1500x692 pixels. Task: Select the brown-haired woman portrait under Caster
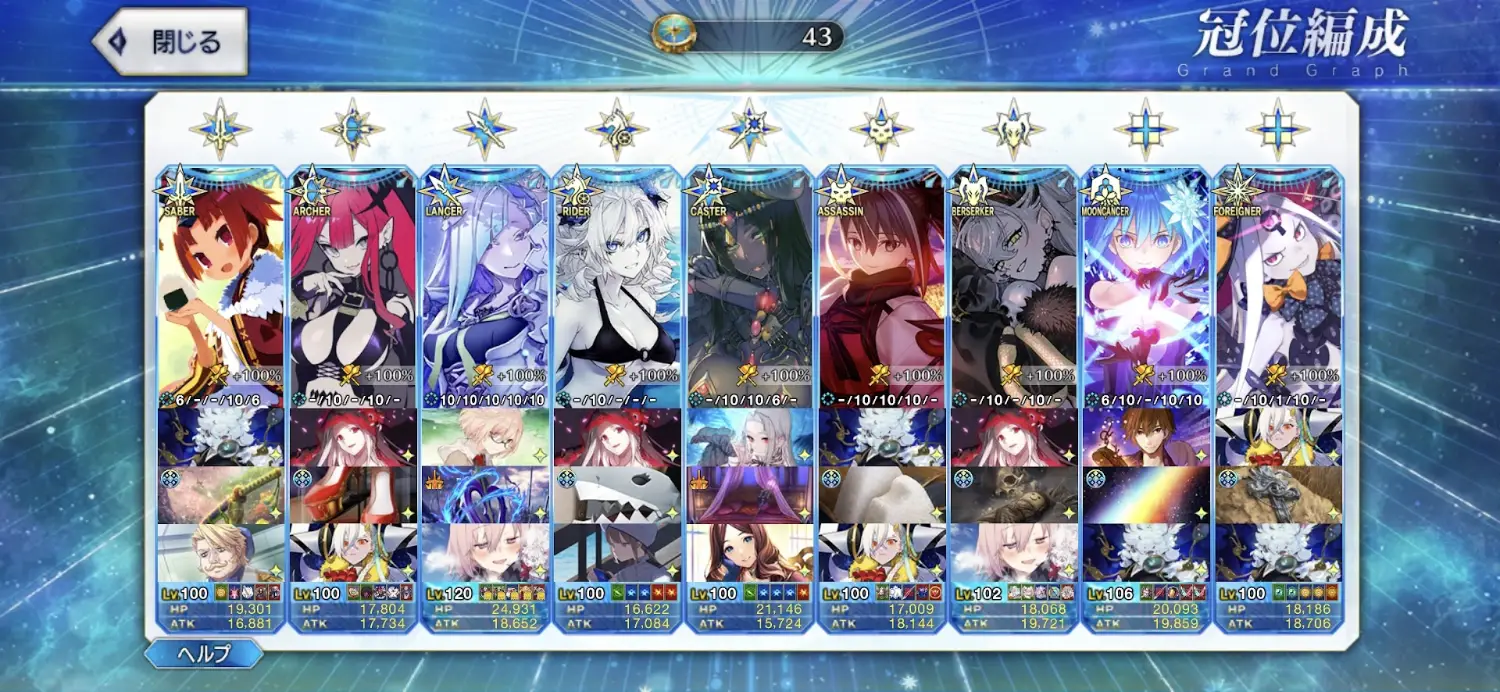point(749,553)
